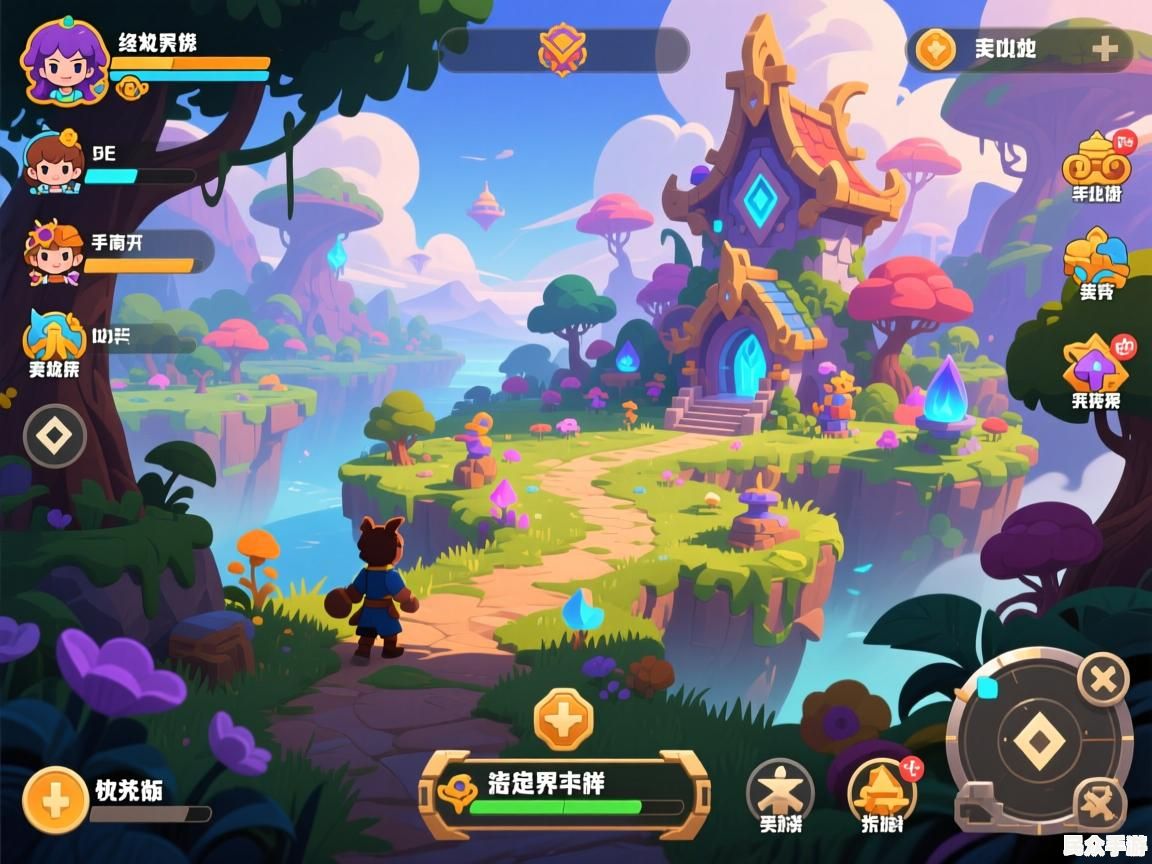Select the brown-haired party member portrait
Image resolution: width=1152 pixels, height=864 pixels.
coord(55,162)
